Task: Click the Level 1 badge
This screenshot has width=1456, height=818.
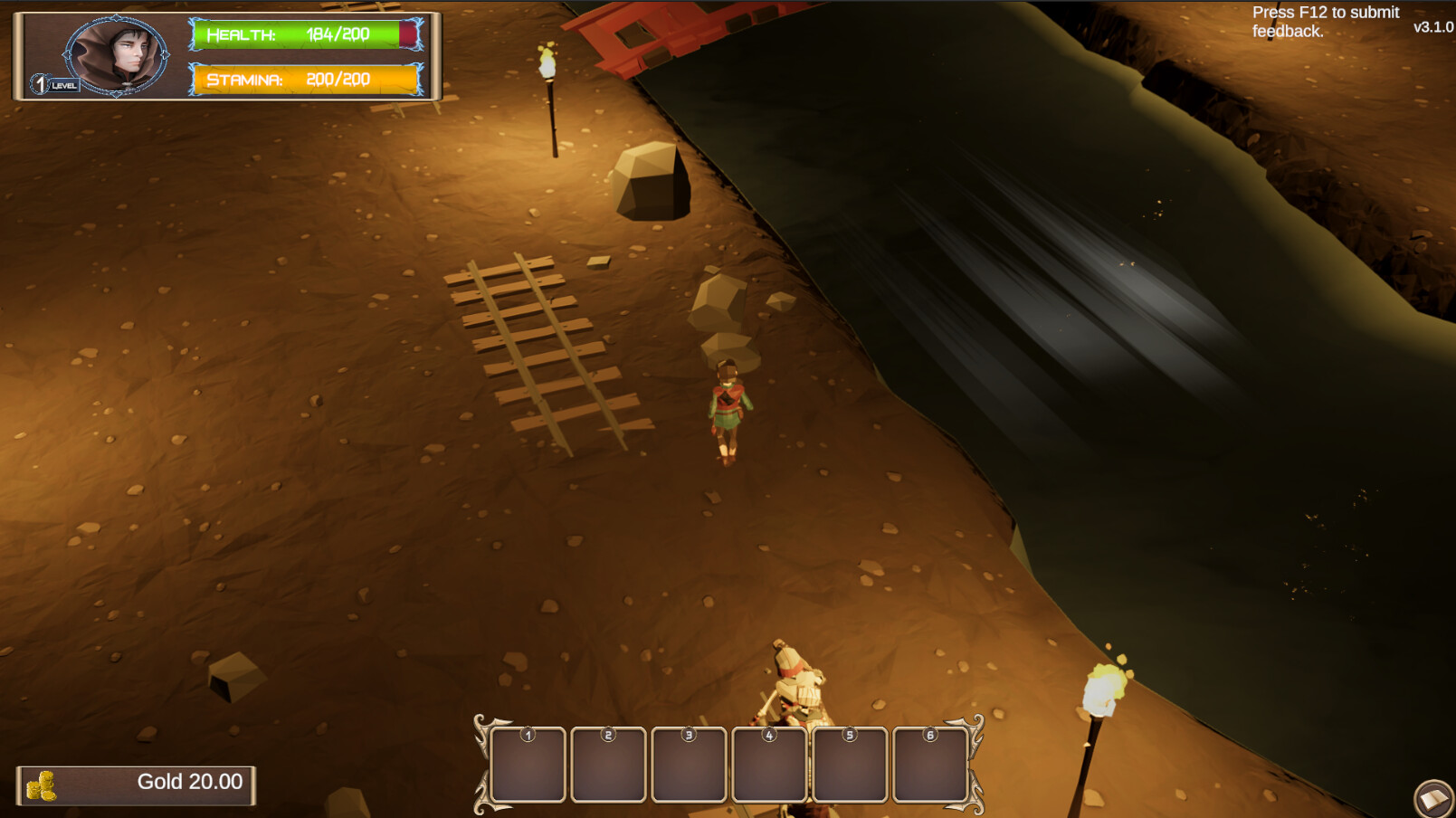Action: tap(43, 83)
